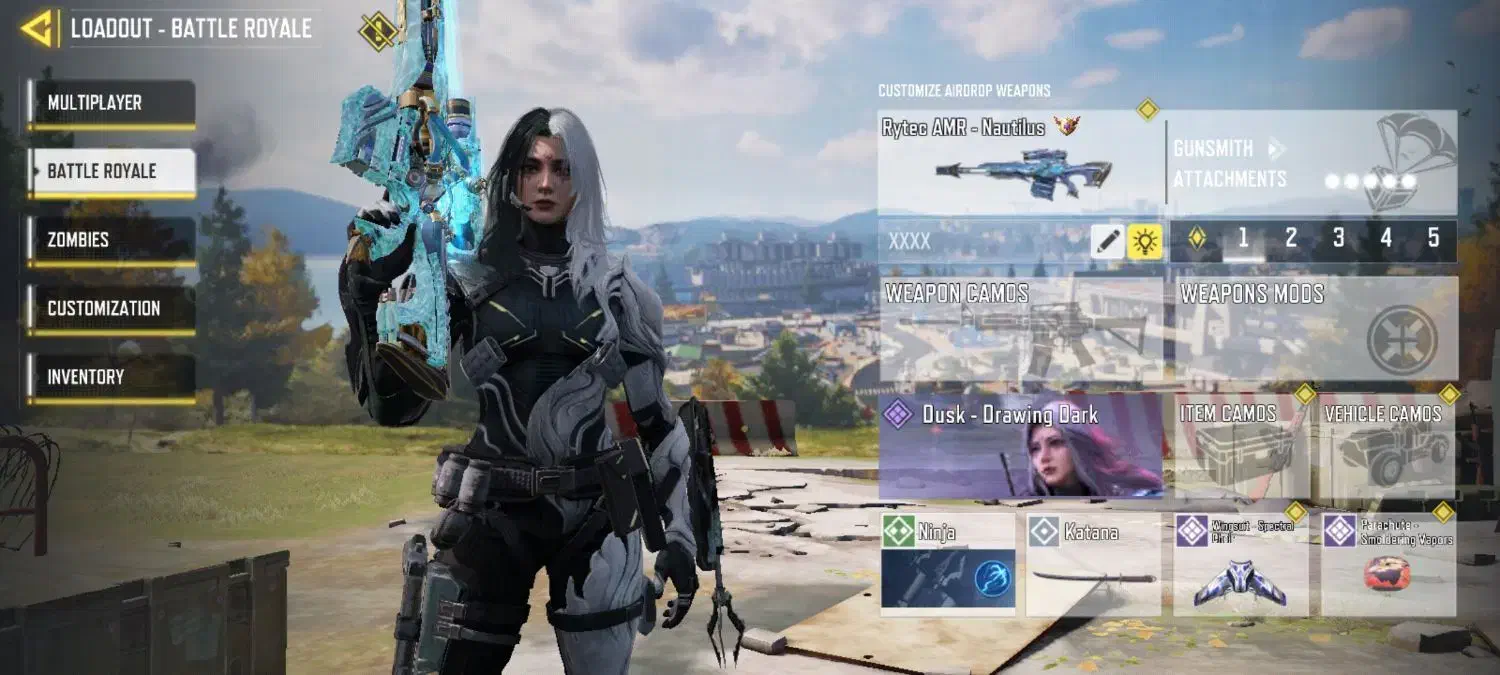This screenshot has height=675, width=1500.
Task: Open the Weapon Camos panel
Action: click(x=1020, y=330)
